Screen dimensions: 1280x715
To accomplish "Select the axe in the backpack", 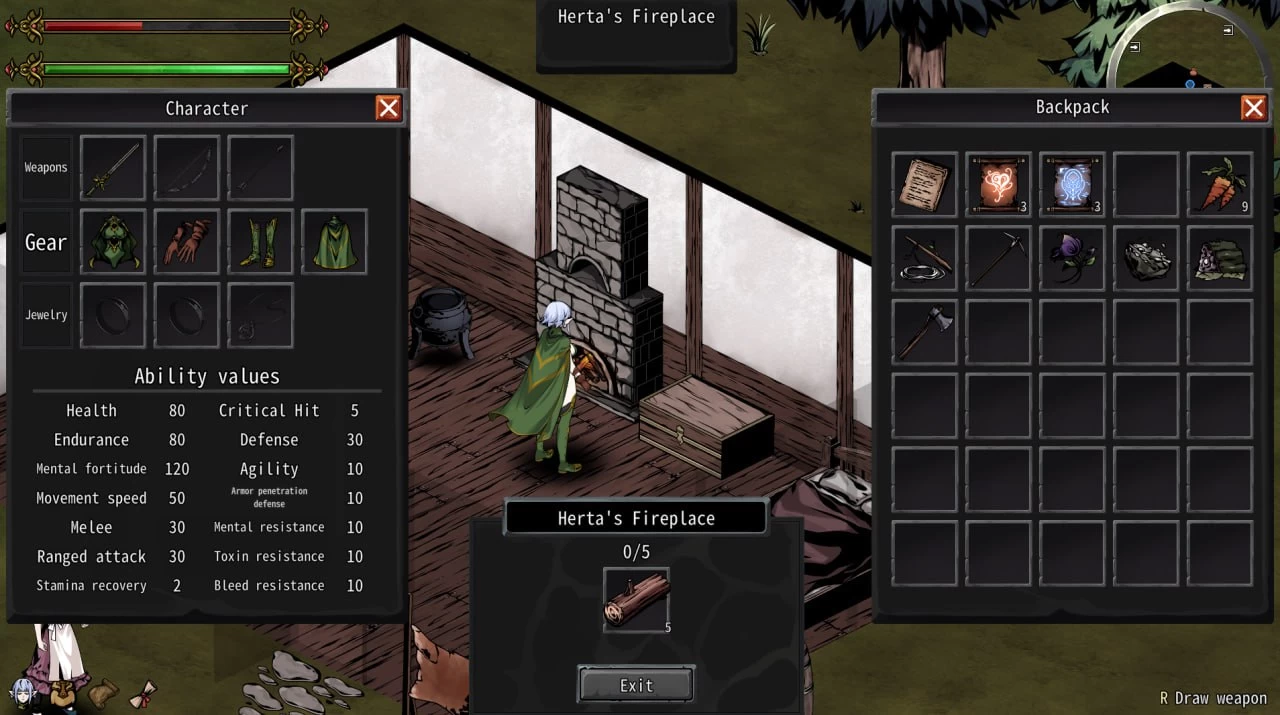I will [x=925, y=332].
